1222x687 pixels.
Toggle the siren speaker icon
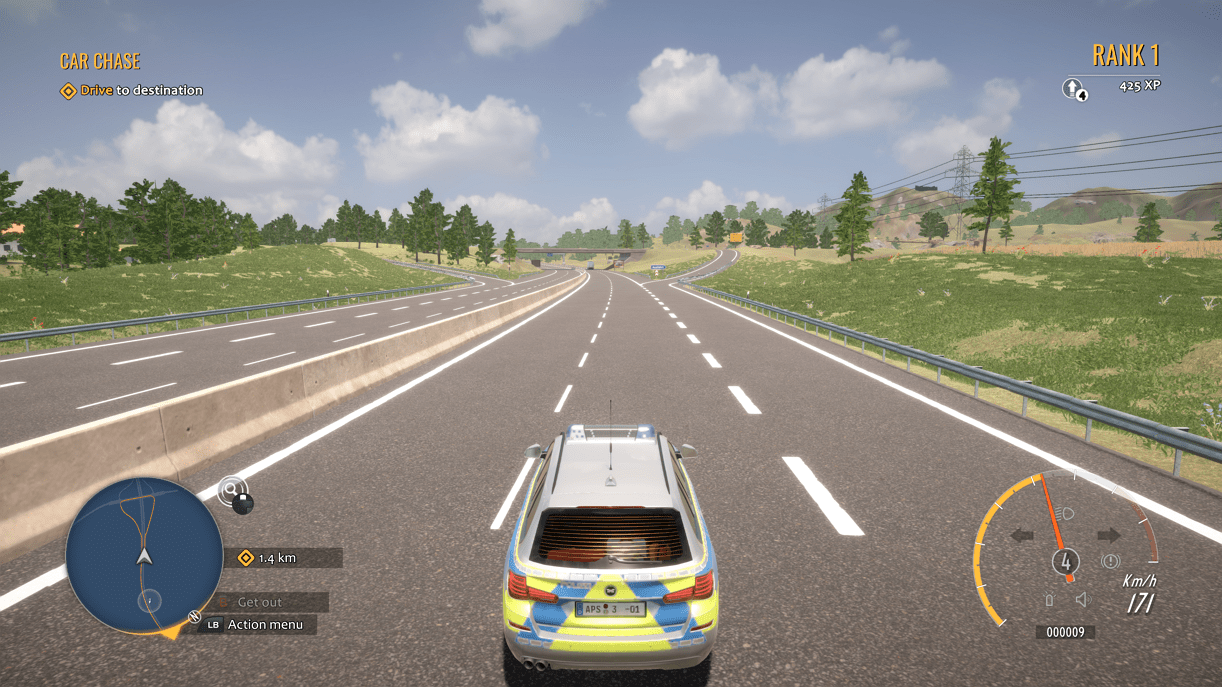click(1081, 600)
